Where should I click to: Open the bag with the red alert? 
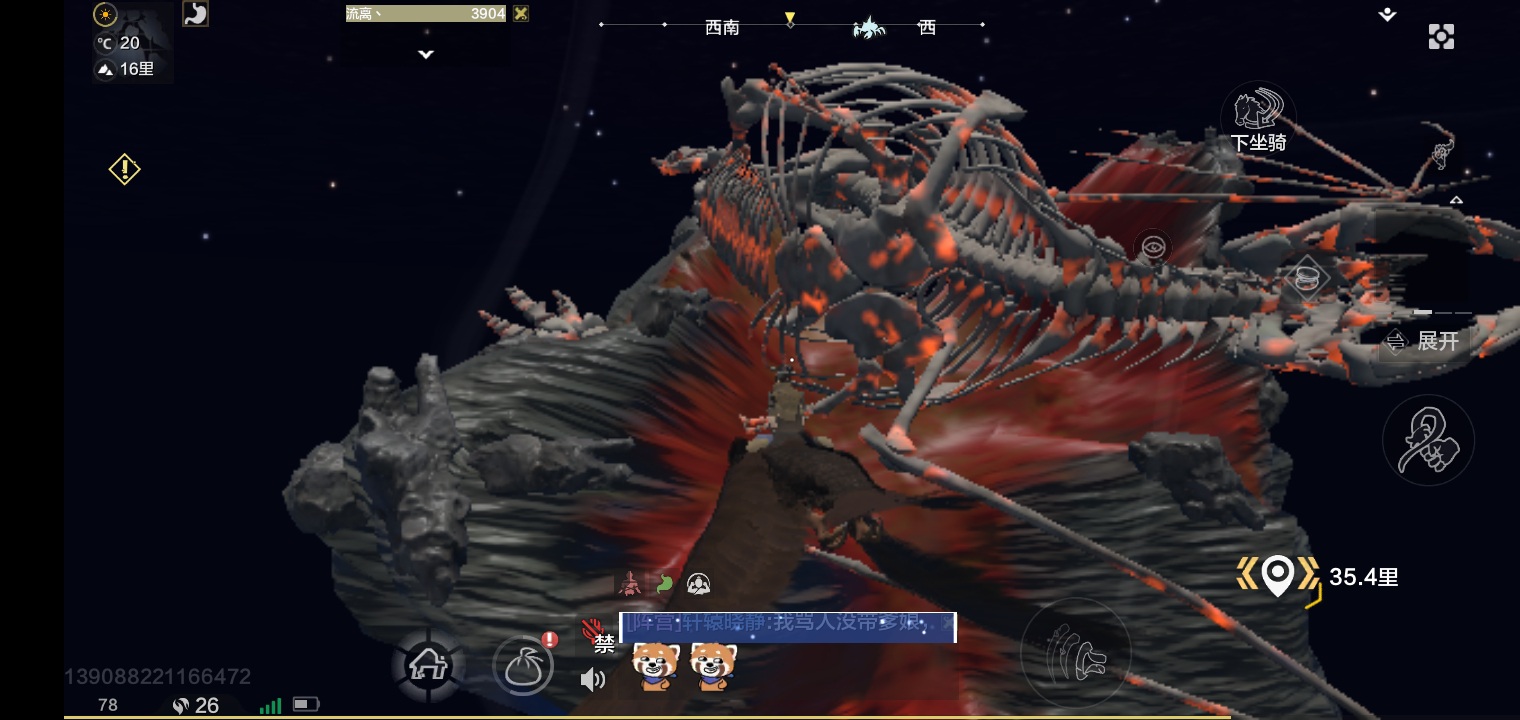point(523,665)
